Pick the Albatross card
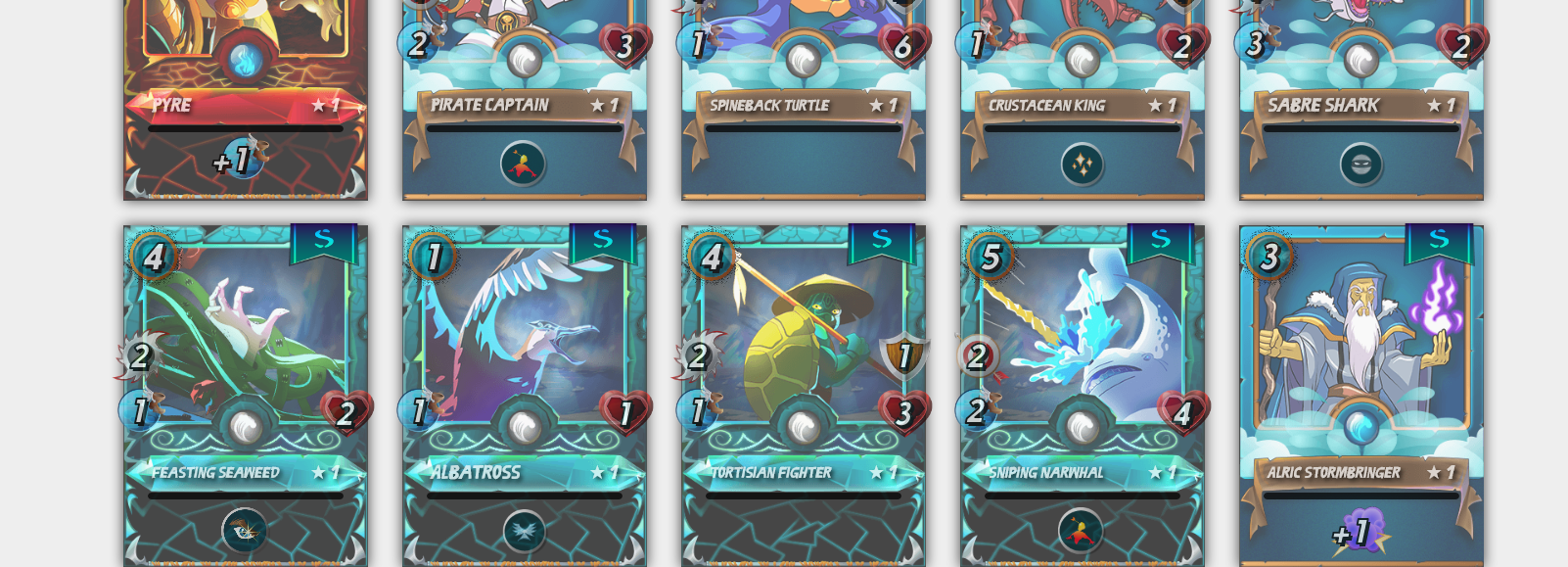This screenshot has width=1568, height=567. (x=524, y=333)
